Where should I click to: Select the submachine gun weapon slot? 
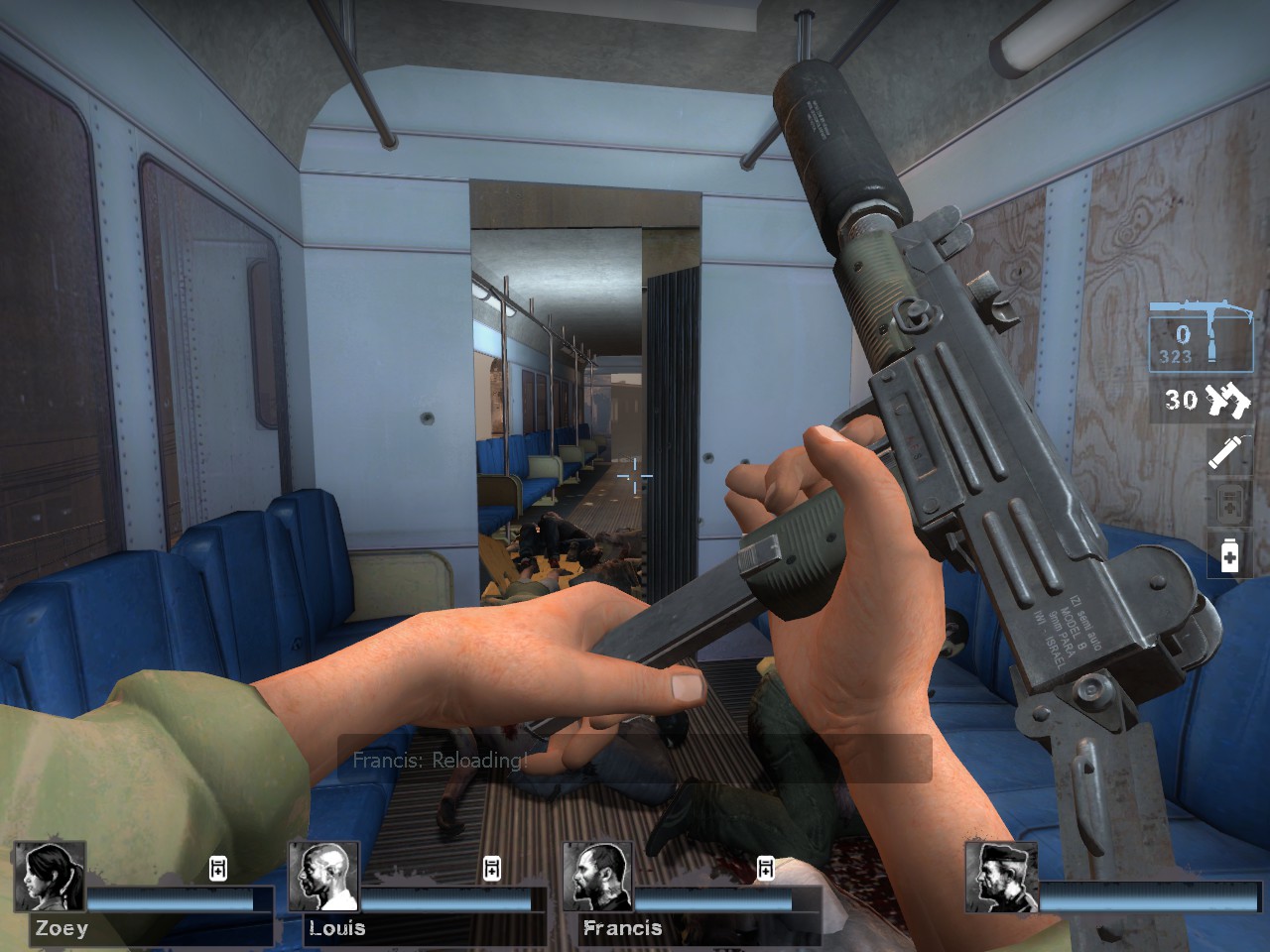(1201, 338)
